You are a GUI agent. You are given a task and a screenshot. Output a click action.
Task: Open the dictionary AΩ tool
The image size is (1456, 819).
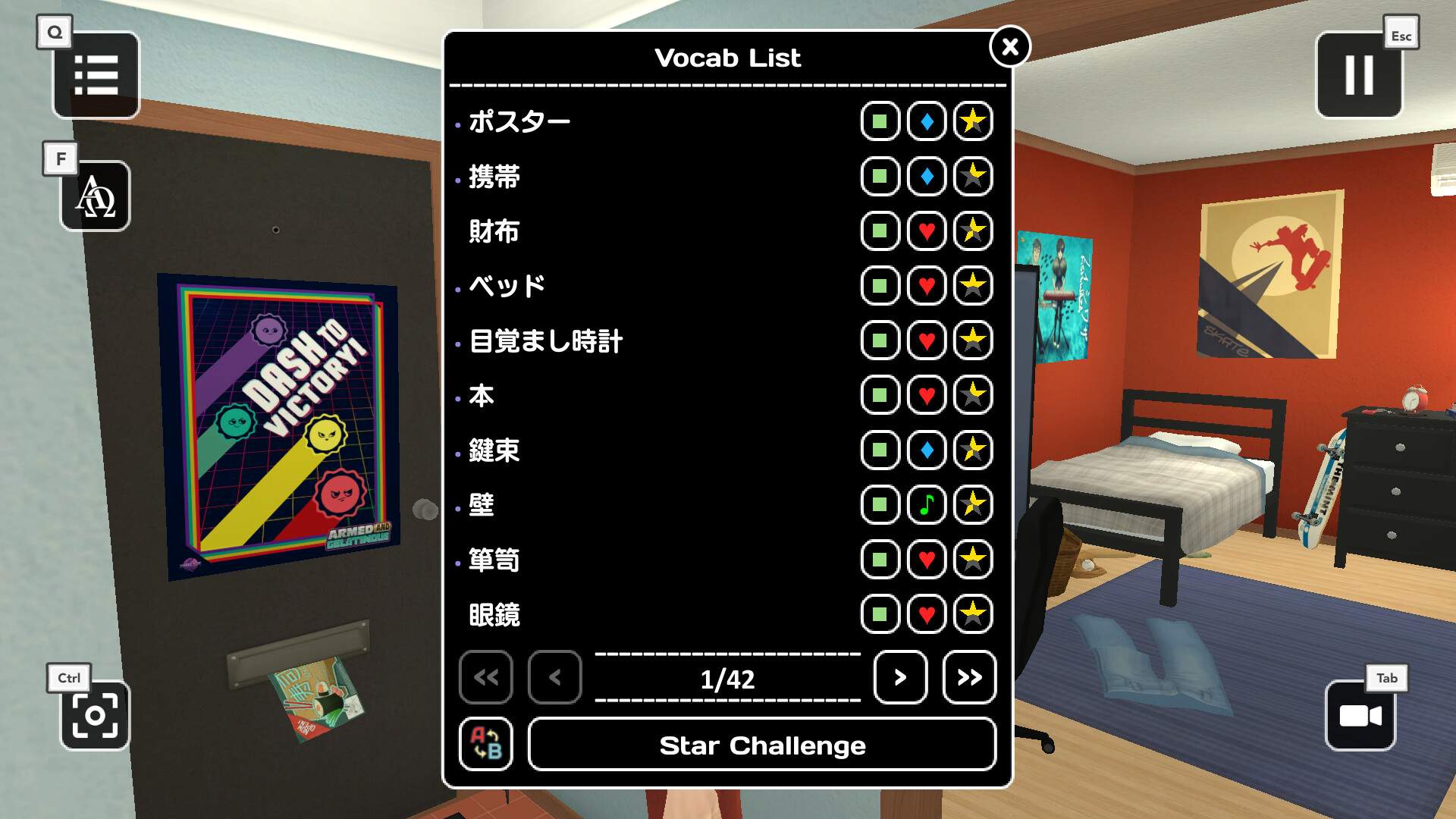[x=94, y=196]
